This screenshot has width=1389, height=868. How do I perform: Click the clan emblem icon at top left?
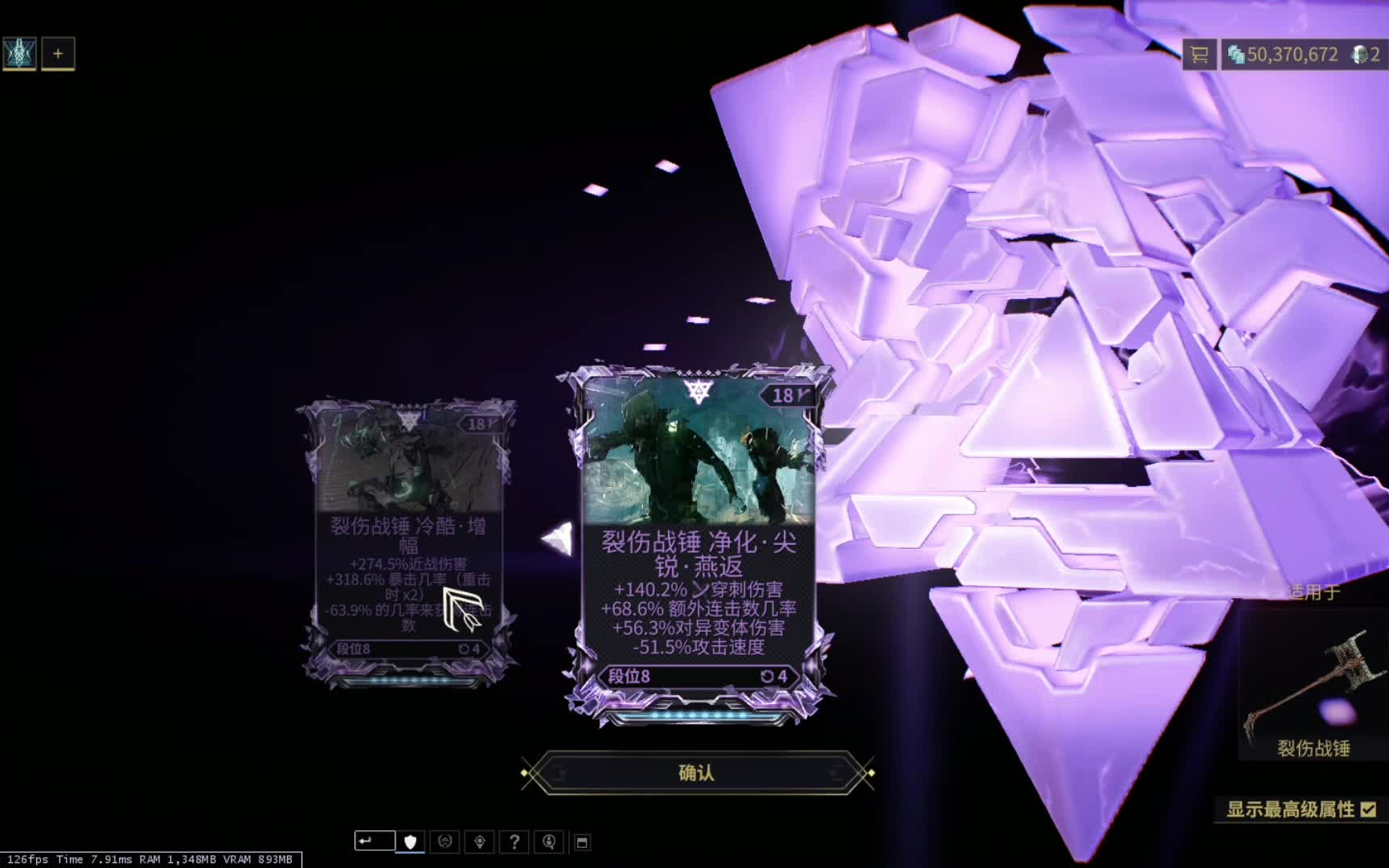coord(18,53)
